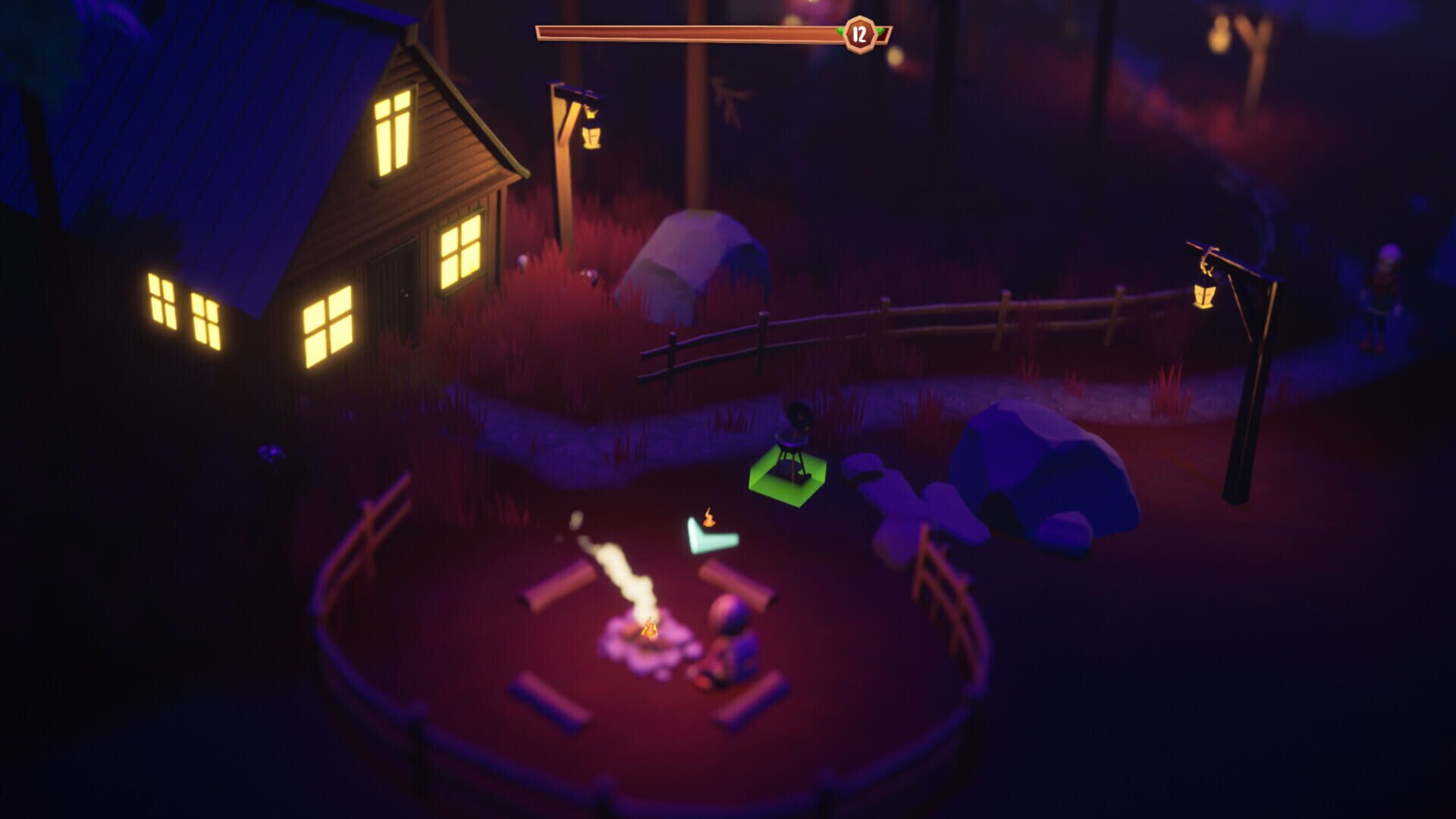Click the level 12 badge on progress bar

(x=860, y=32)
